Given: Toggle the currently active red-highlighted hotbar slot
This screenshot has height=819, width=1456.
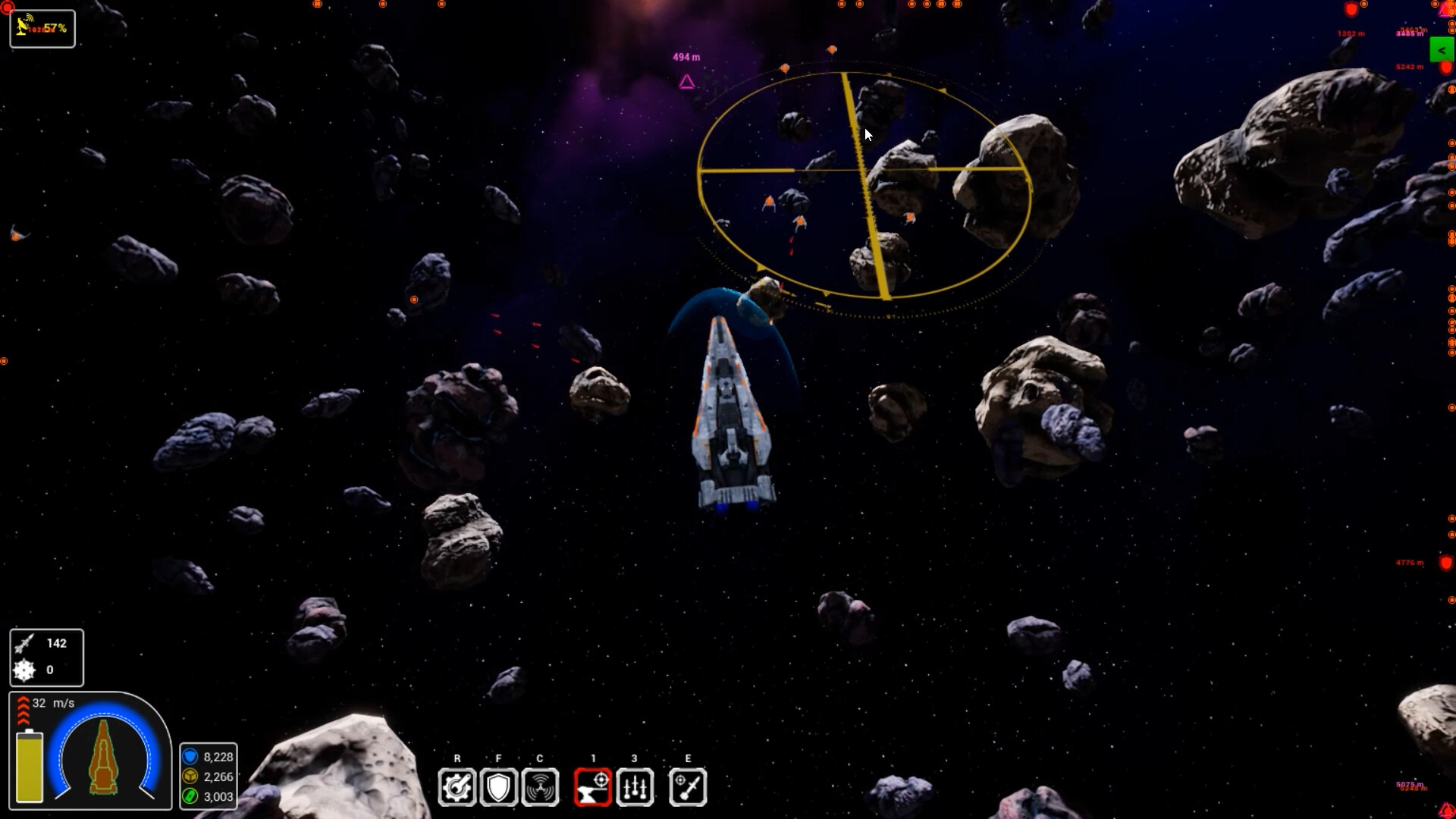Looking at the screenshot, I should 593,786.
